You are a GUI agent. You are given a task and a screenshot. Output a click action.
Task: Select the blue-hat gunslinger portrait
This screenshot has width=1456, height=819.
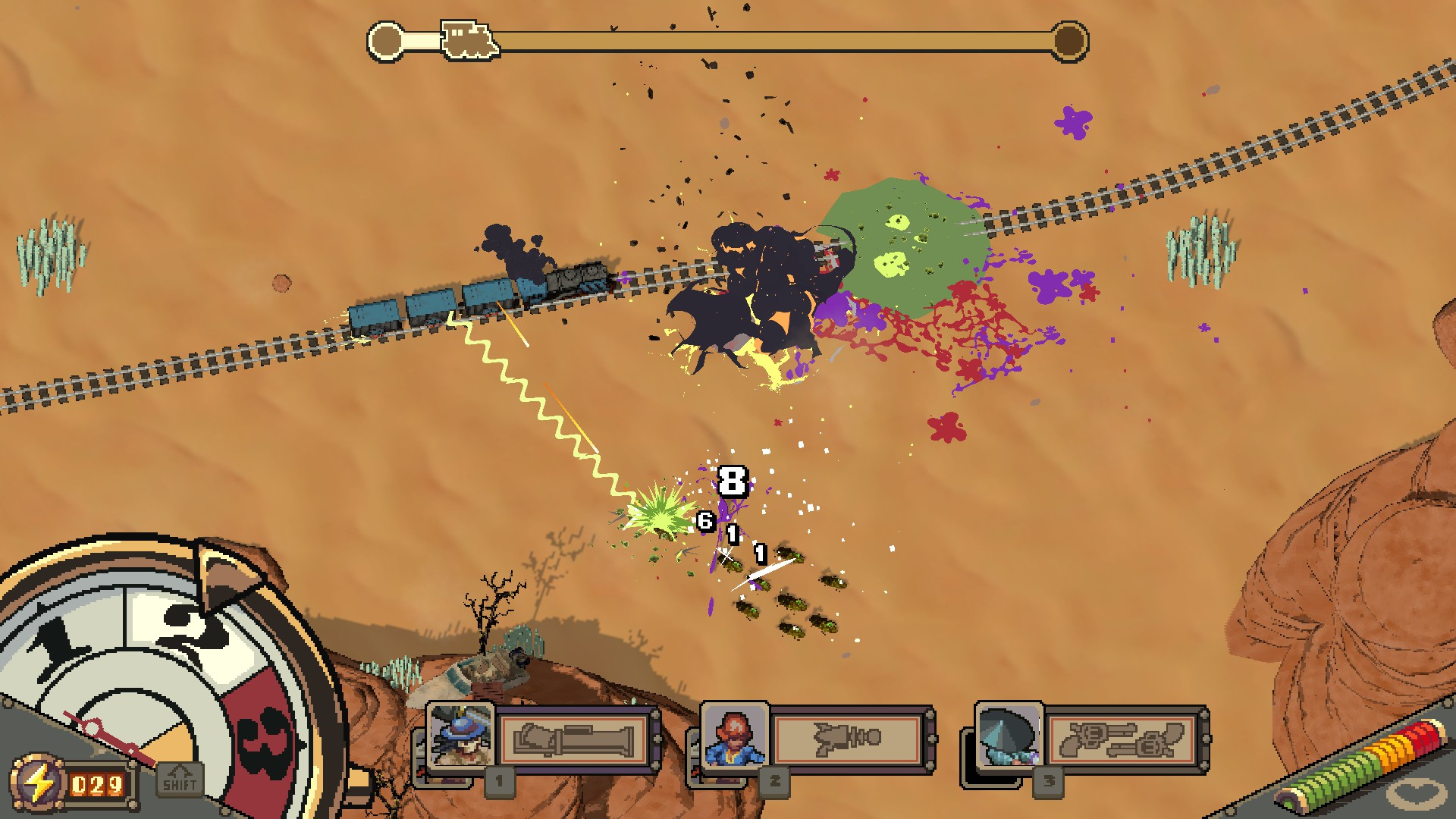click(460, 736)
